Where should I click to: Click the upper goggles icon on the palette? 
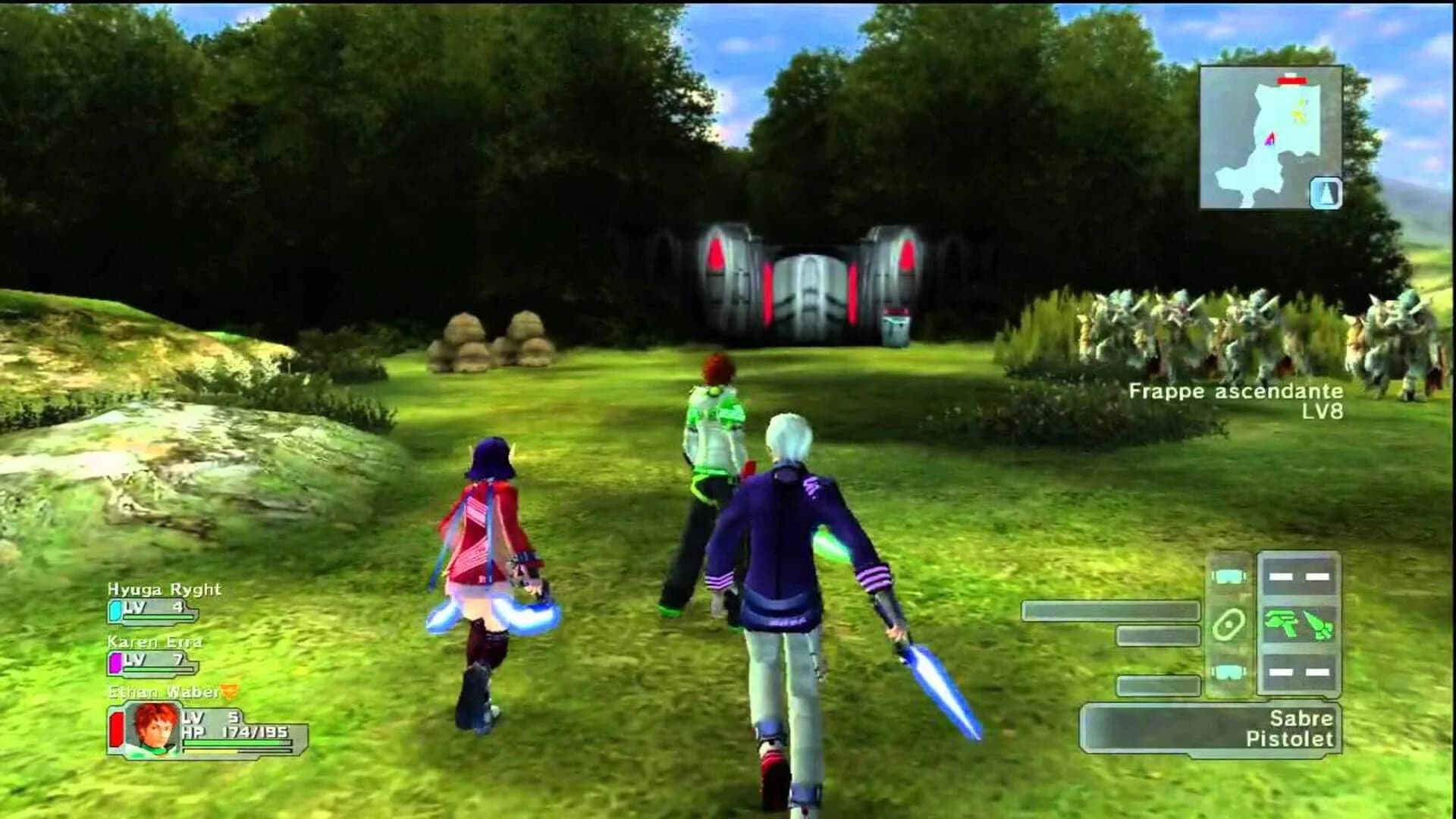[1228, 576]
